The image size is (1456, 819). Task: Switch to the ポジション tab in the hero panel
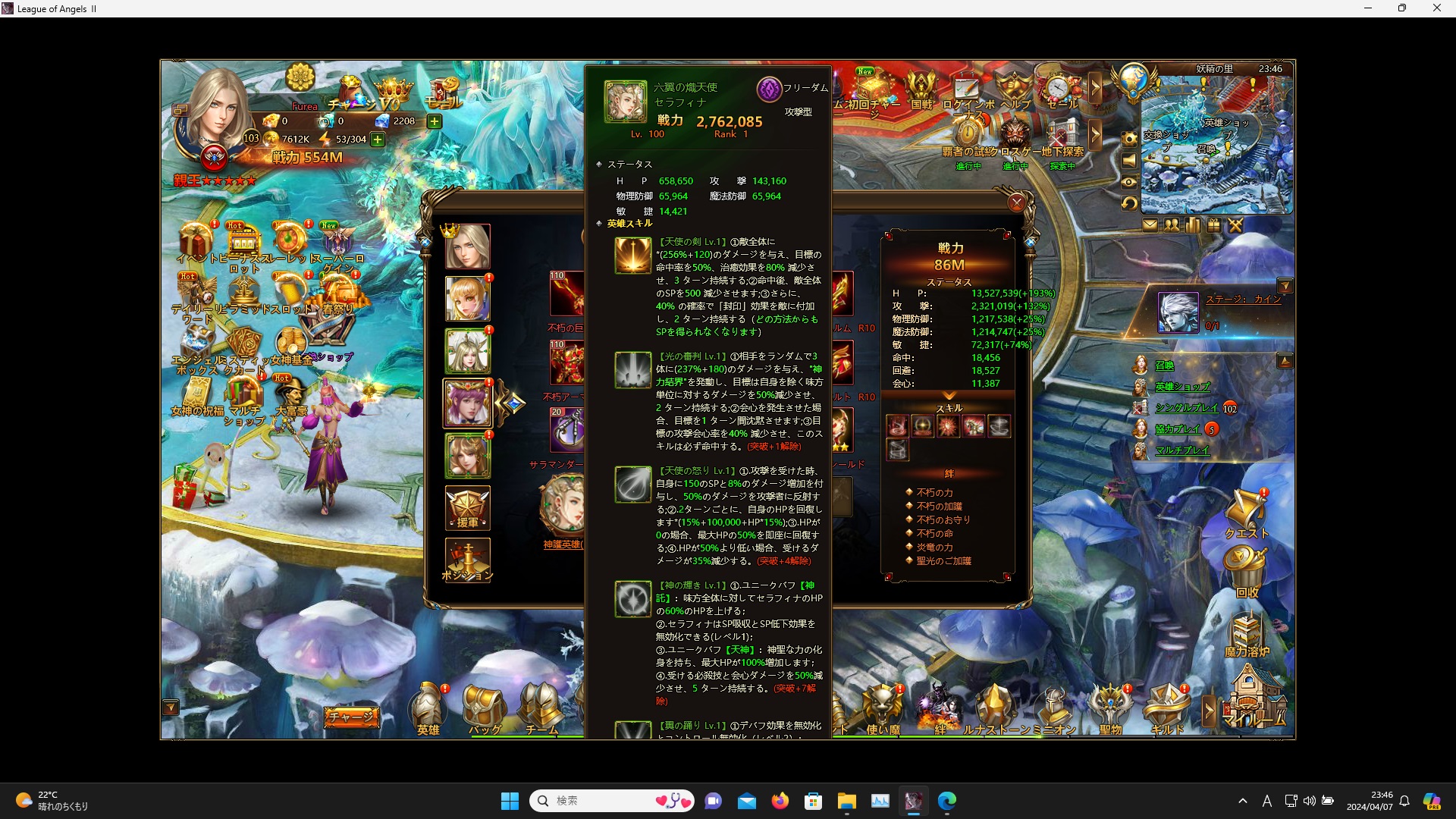[468, 559]
